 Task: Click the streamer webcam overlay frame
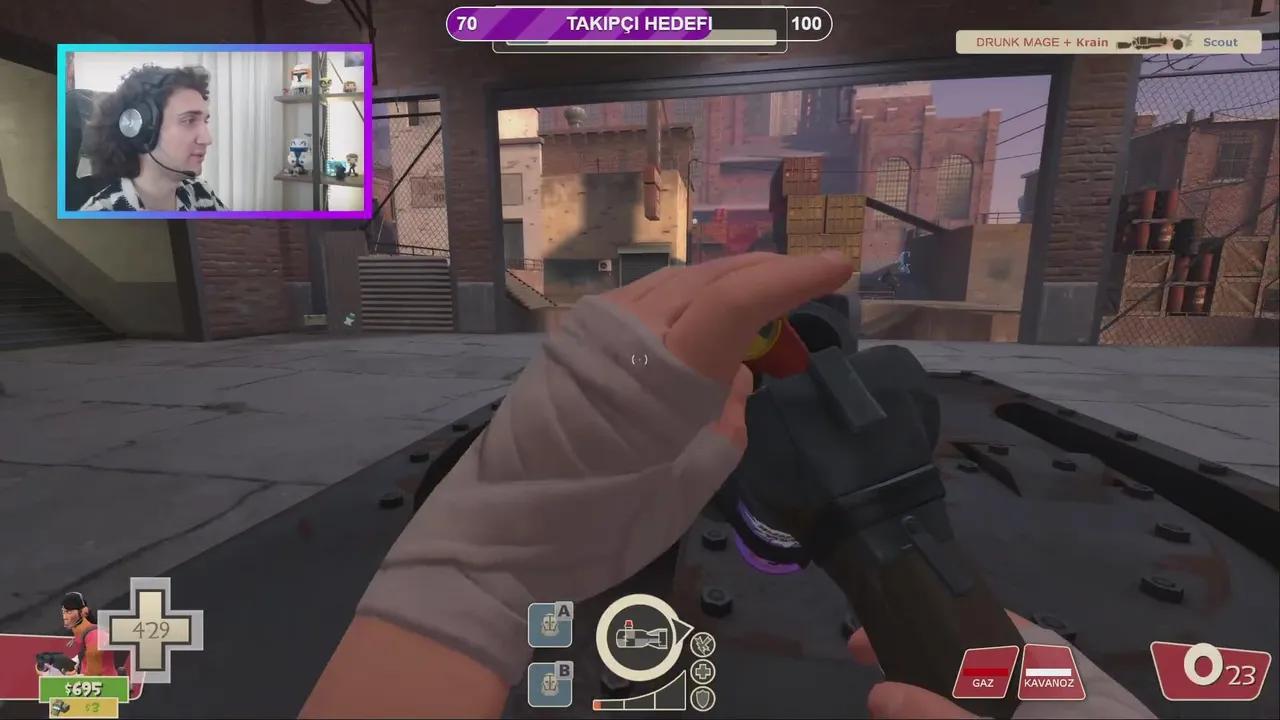pyautogui.click(x=212, y=130)
